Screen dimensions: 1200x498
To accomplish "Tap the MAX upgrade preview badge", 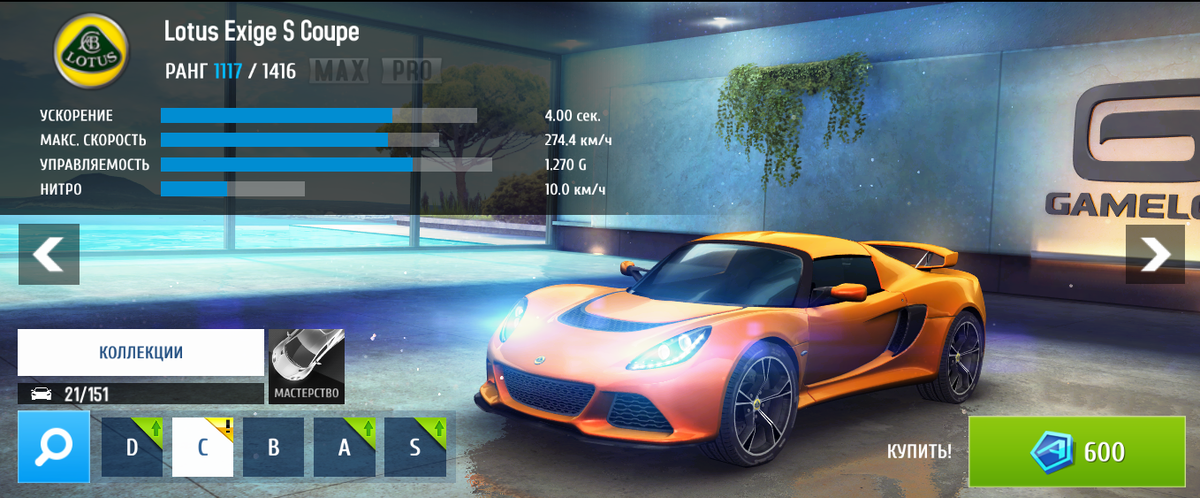I will coord(340,71).
